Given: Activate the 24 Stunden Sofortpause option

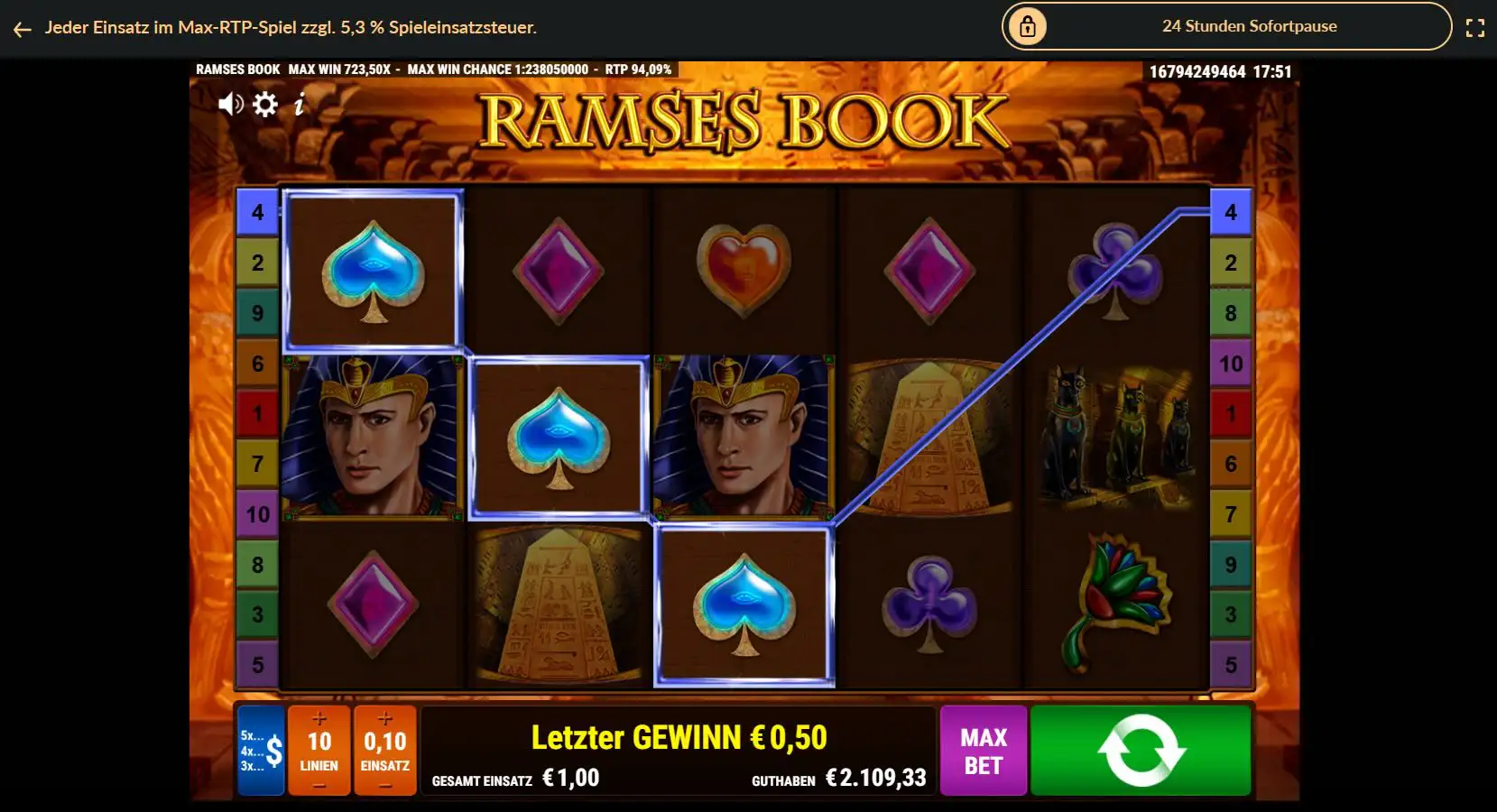Looking at the screenshot, I should pyautogui.click(x=1249, y=26).
